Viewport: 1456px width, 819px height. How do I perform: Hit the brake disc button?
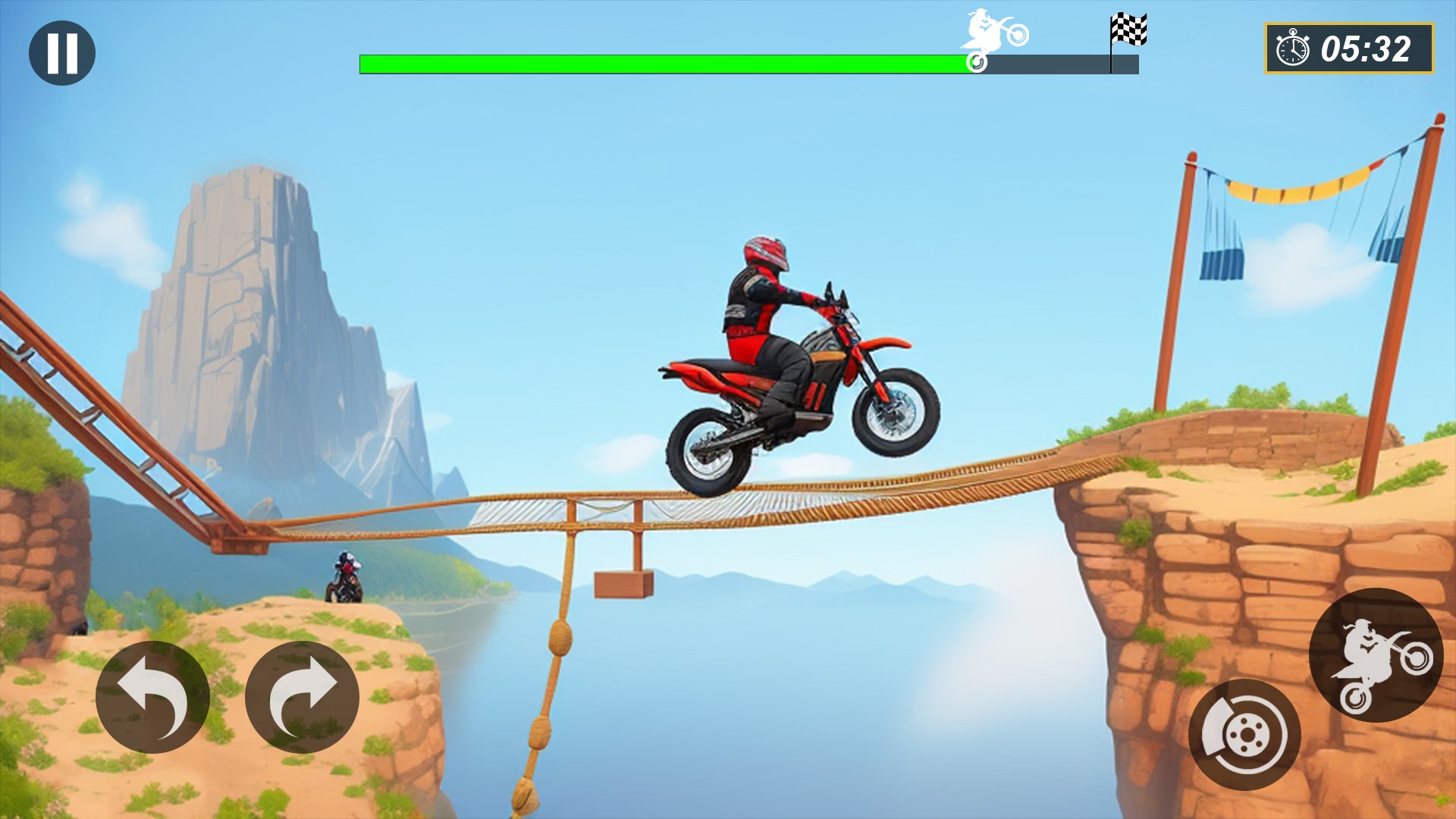point(1244,734)
